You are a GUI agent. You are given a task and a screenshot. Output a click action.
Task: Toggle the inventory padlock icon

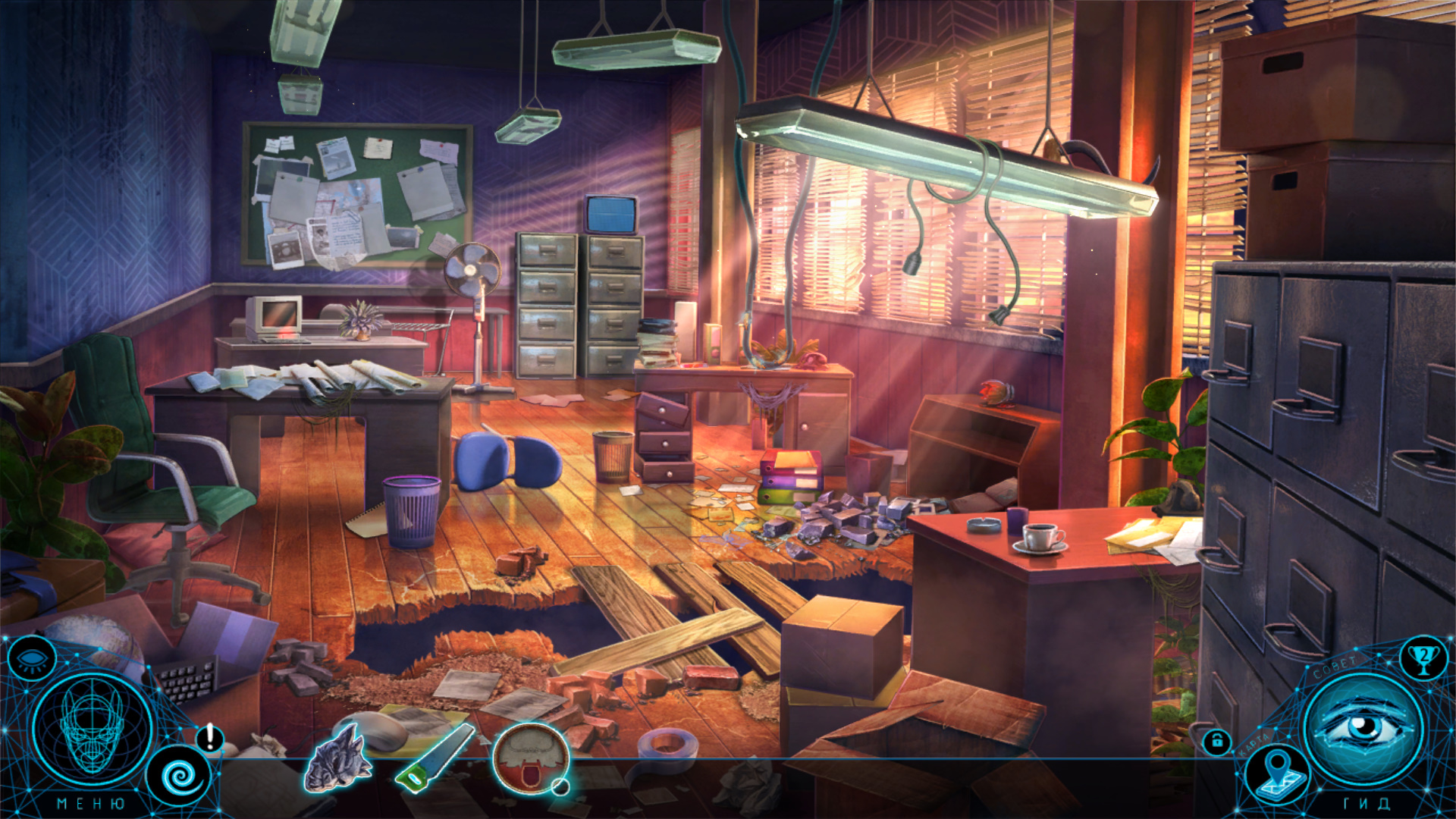point(1217,741)
